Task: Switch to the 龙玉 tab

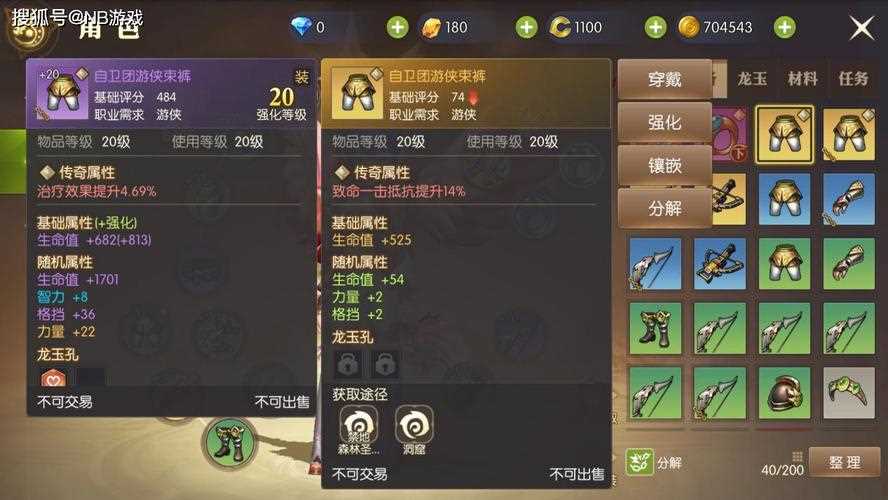Action: [752, 79]
